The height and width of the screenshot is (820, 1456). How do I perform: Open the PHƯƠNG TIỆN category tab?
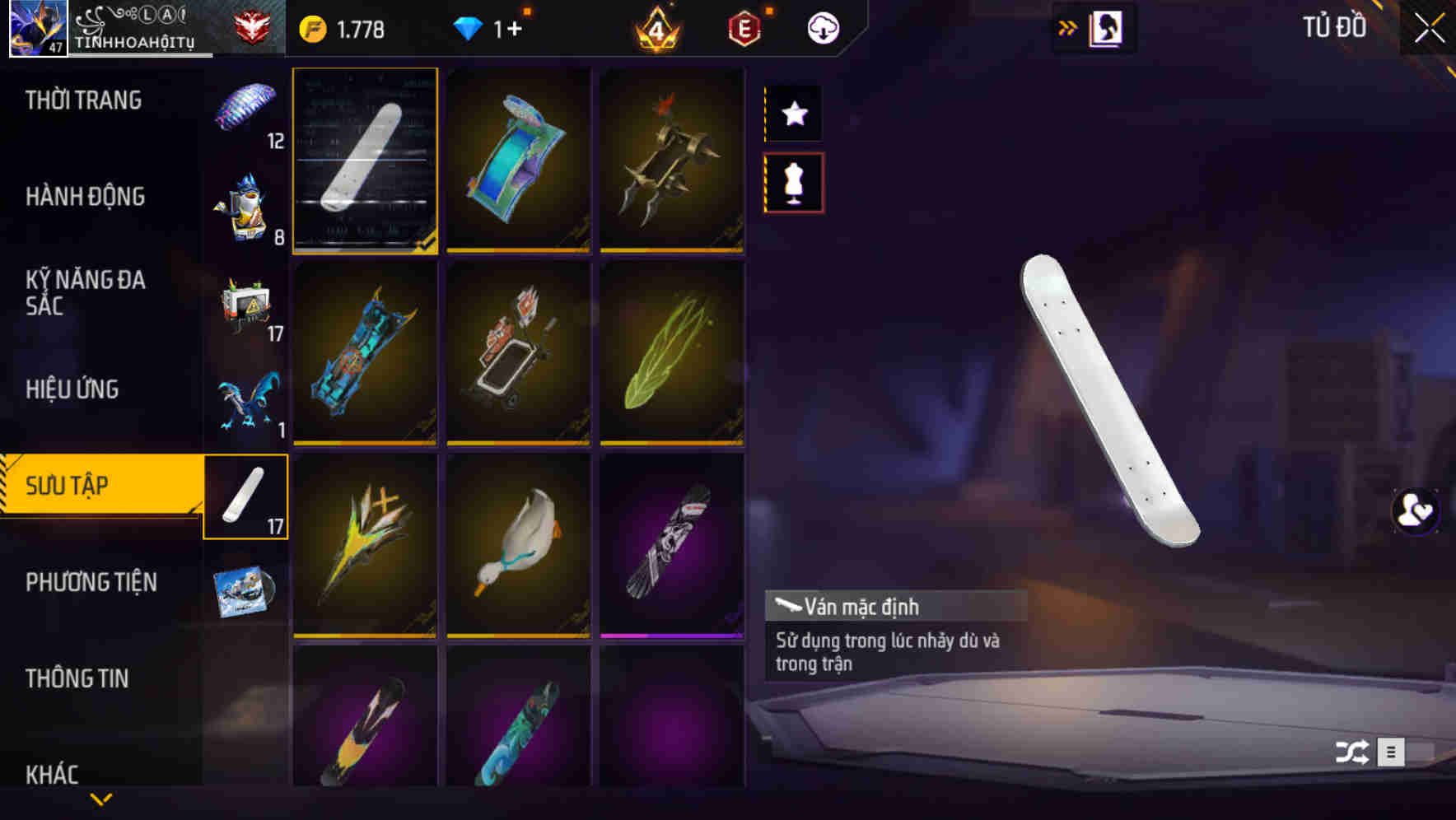tap(91, 581)
